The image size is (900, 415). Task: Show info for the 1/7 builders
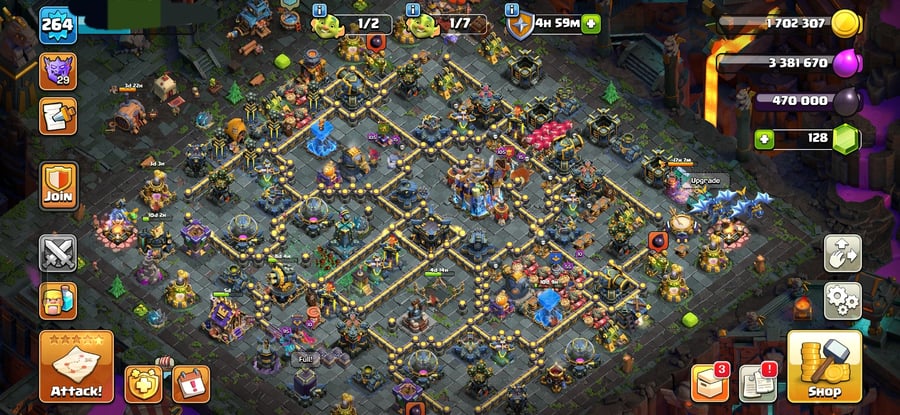413,10
